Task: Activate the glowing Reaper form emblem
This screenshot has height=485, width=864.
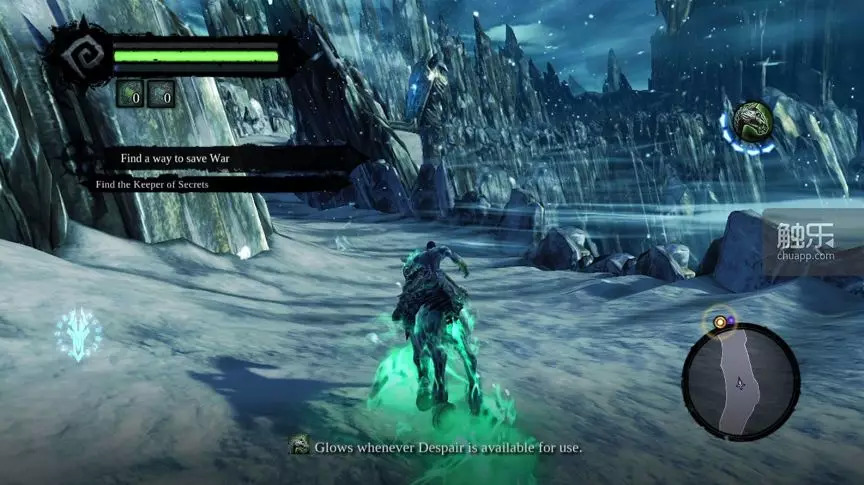Action: tap(77, 333)
